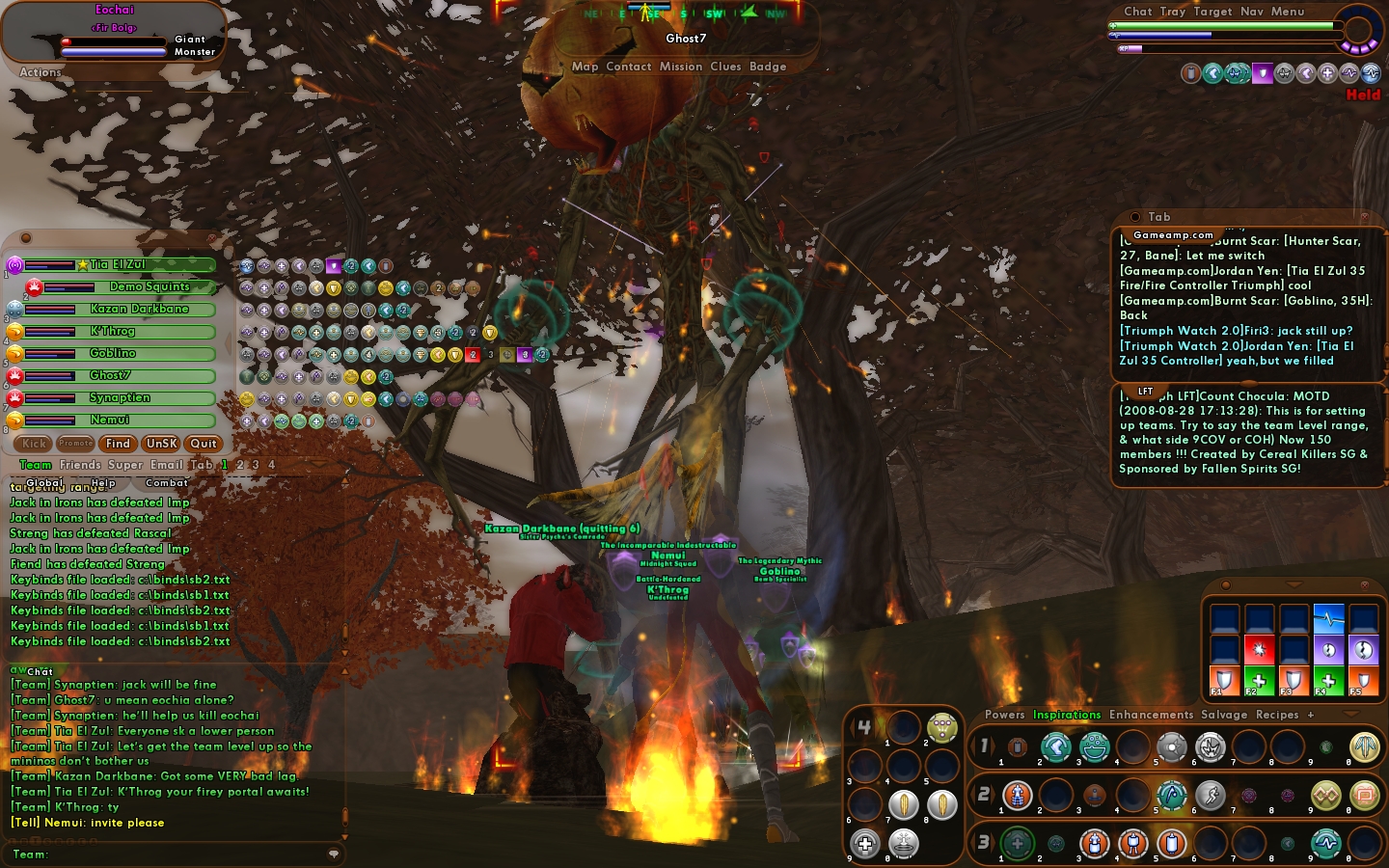Screen dimensions: 1389x868
Task: Show the Mission window
Action: click(x=680, y=67)
